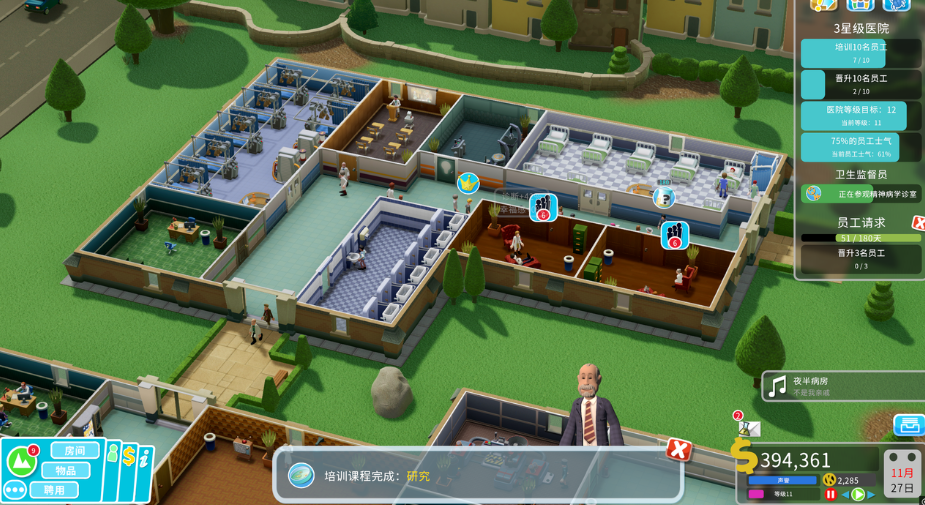Click the green play speed button

coord(857,494)
